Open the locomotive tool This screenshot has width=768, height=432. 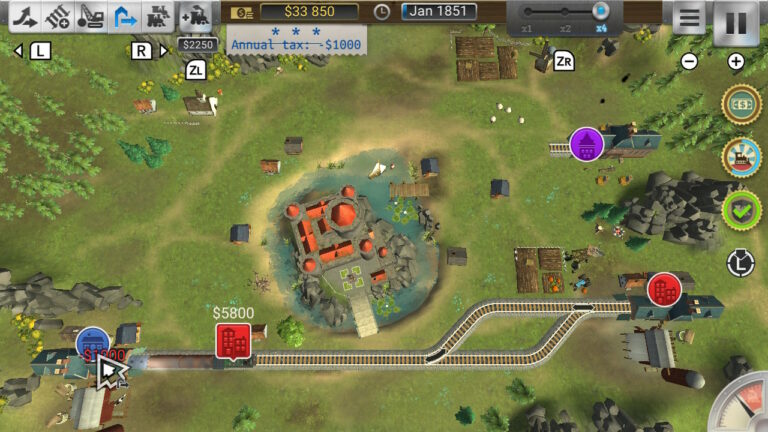(157, 17)
